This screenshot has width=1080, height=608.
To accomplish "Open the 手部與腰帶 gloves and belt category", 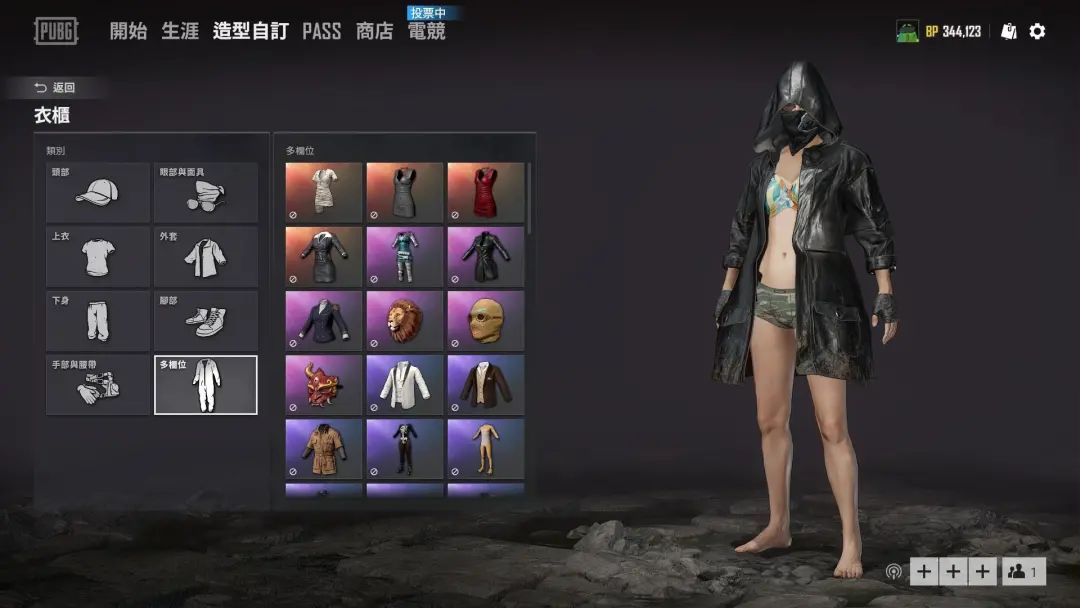I will [98, 385].
